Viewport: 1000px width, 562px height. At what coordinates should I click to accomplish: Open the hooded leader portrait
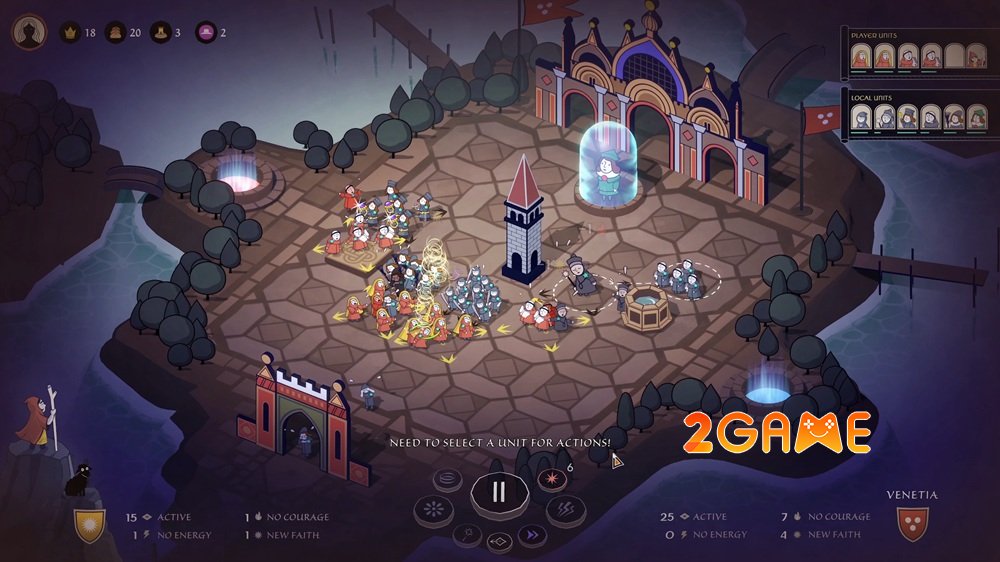[x=29, y=32]
